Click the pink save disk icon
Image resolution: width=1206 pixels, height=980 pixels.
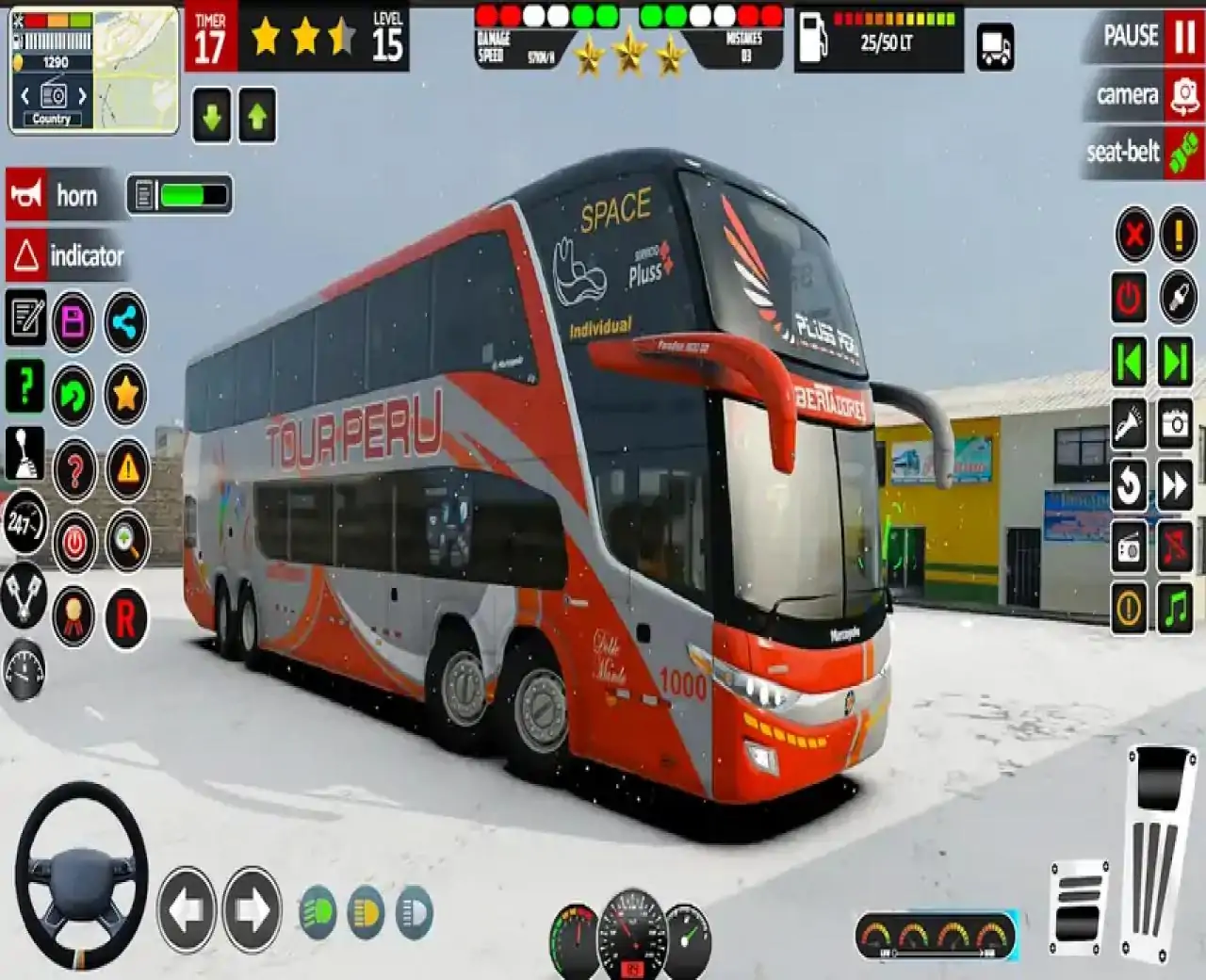[73, 322]
